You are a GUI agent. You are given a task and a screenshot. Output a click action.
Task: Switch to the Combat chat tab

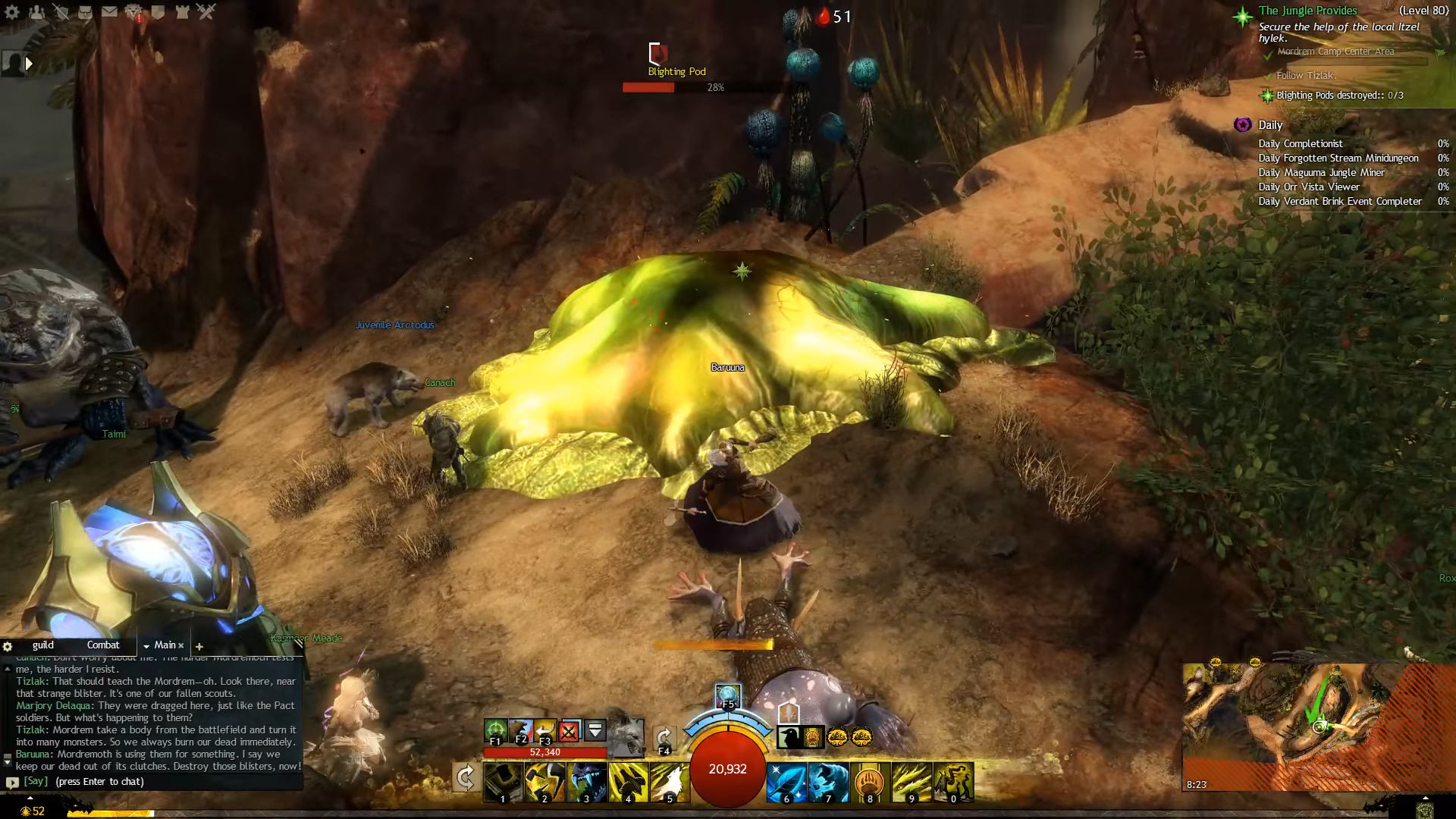coord(103,644)
